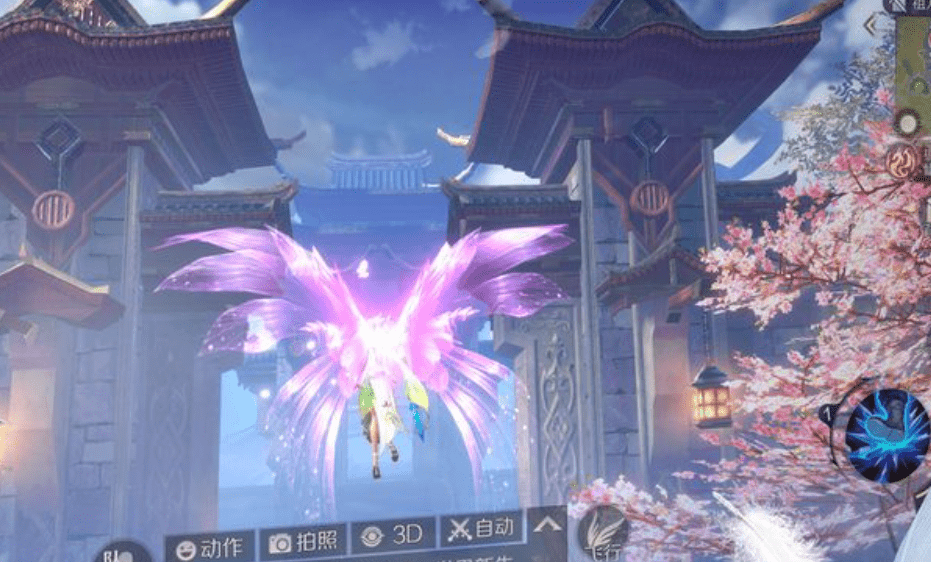
Task: Click the round white button under the minimap
Action: tap(907, 123)
